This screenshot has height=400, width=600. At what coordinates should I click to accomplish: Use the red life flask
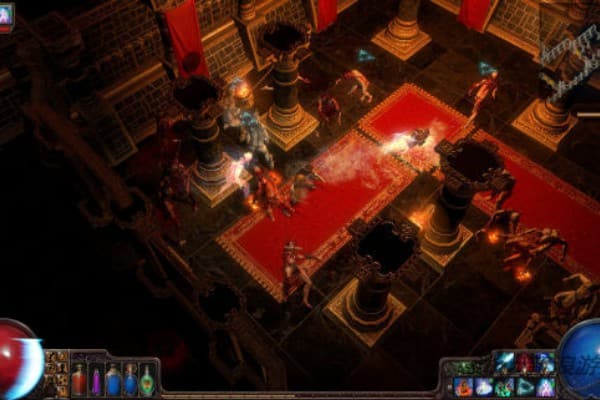pyautogui.click(x=79, y=380)
